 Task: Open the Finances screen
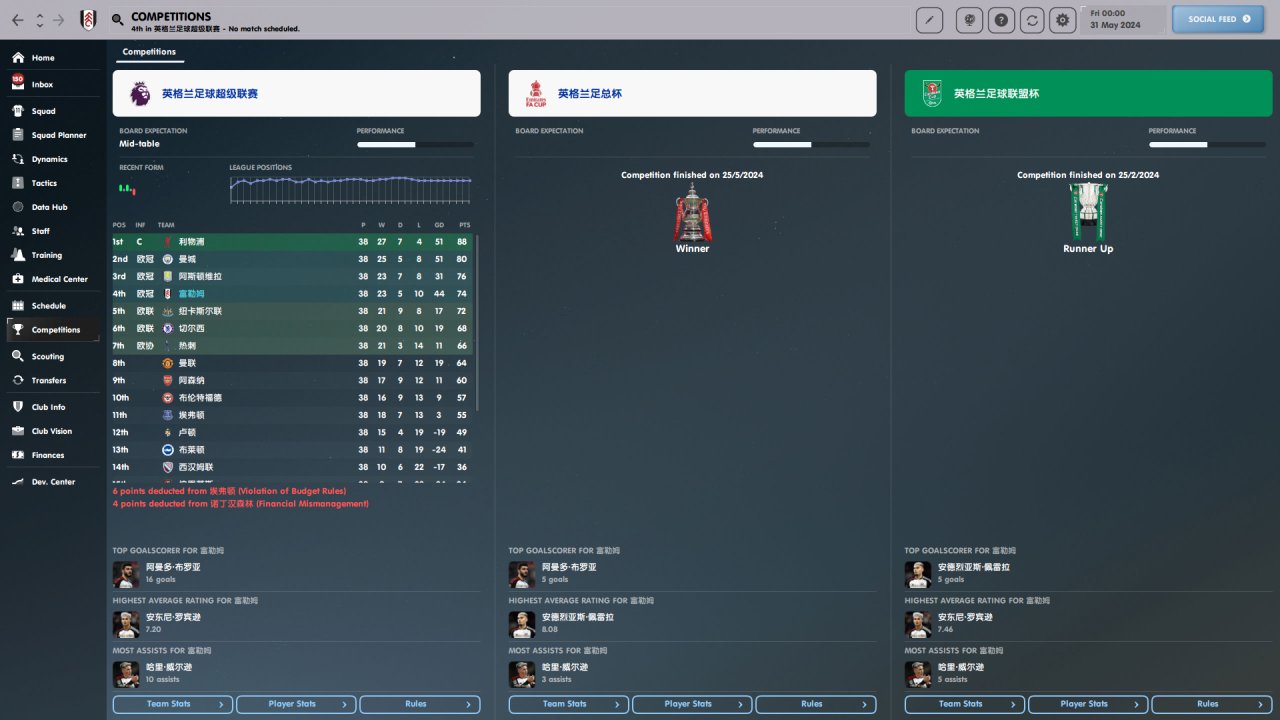tap(48, 455)
